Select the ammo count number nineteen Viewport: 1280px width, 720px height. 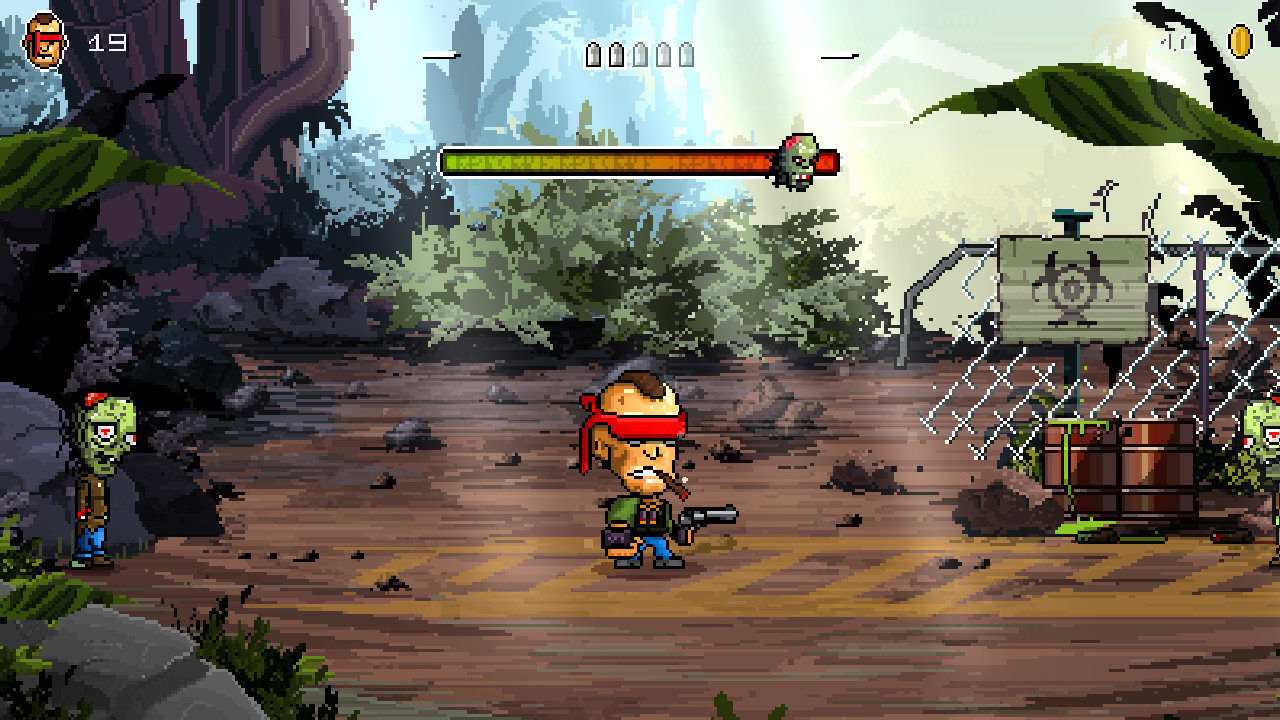110,42
